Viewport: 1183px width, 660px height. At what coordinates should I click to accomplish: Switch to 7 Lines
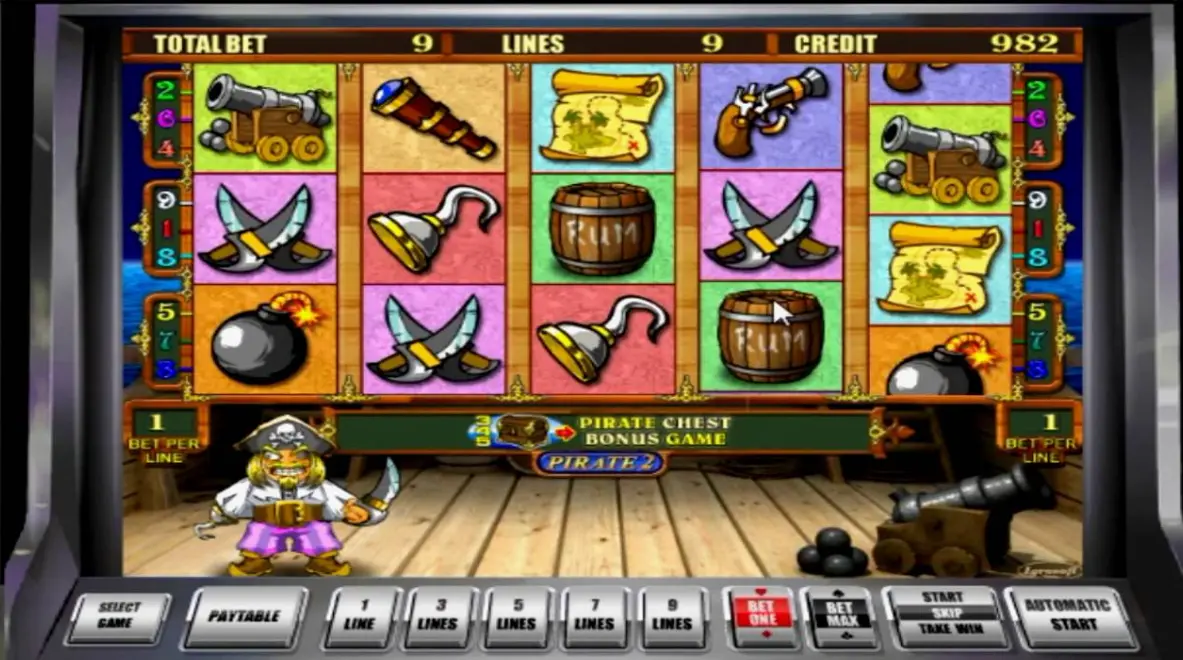click(595, 616)
